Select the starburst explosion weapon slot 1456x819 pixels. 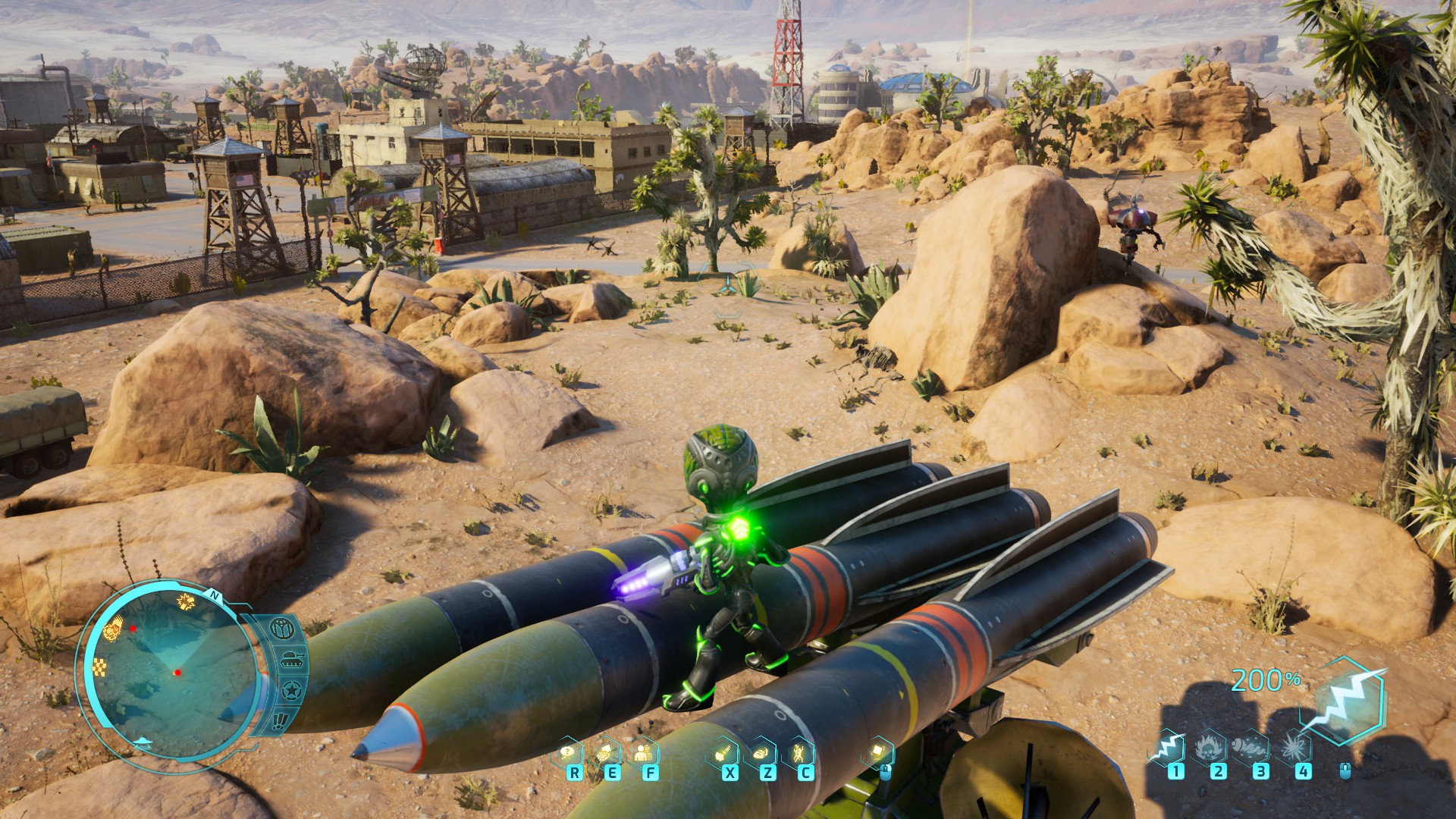coord(1293,748)
